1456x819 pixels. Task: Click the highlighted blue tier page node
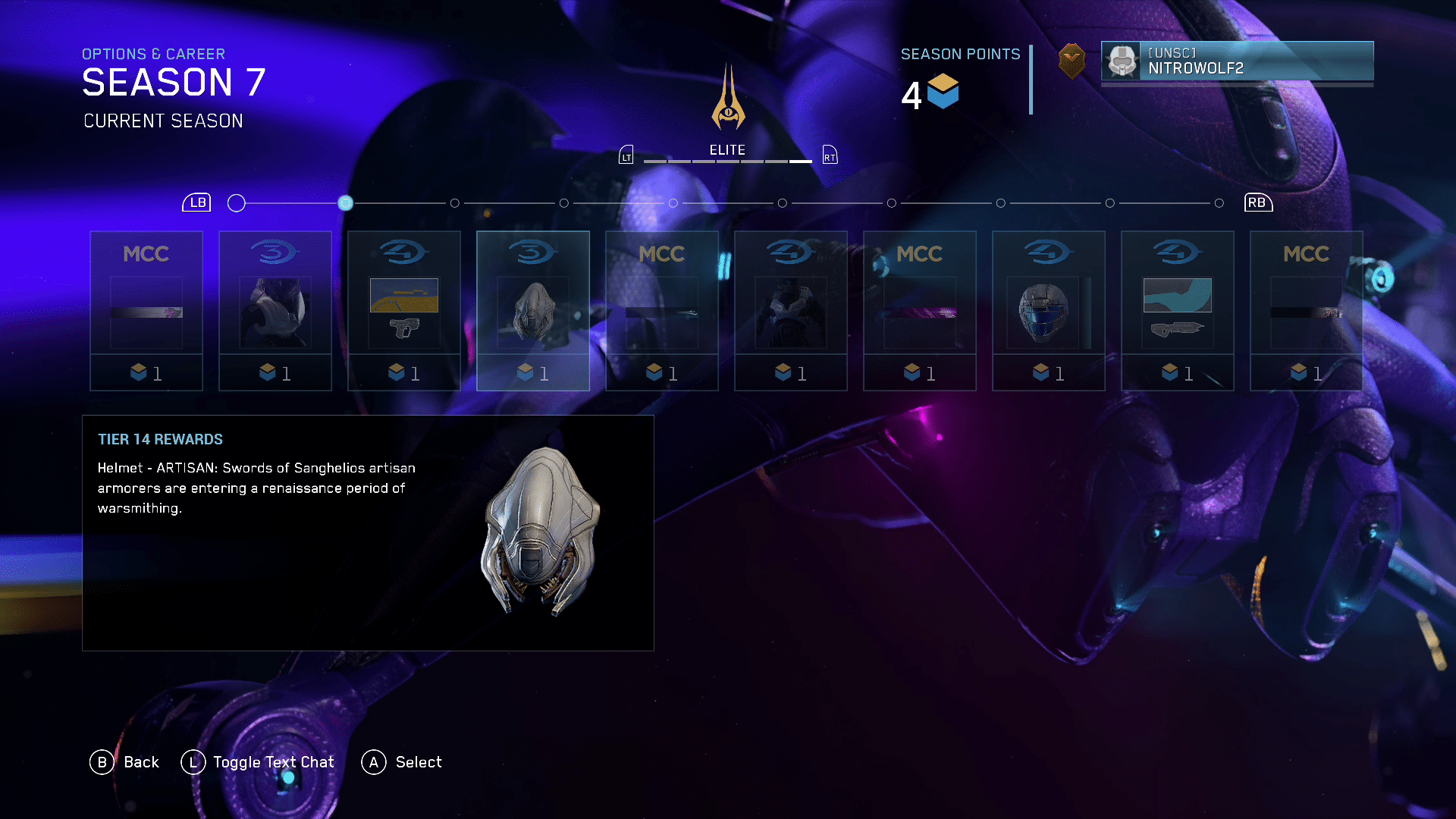pyautogui.click(x=345, y=203)
